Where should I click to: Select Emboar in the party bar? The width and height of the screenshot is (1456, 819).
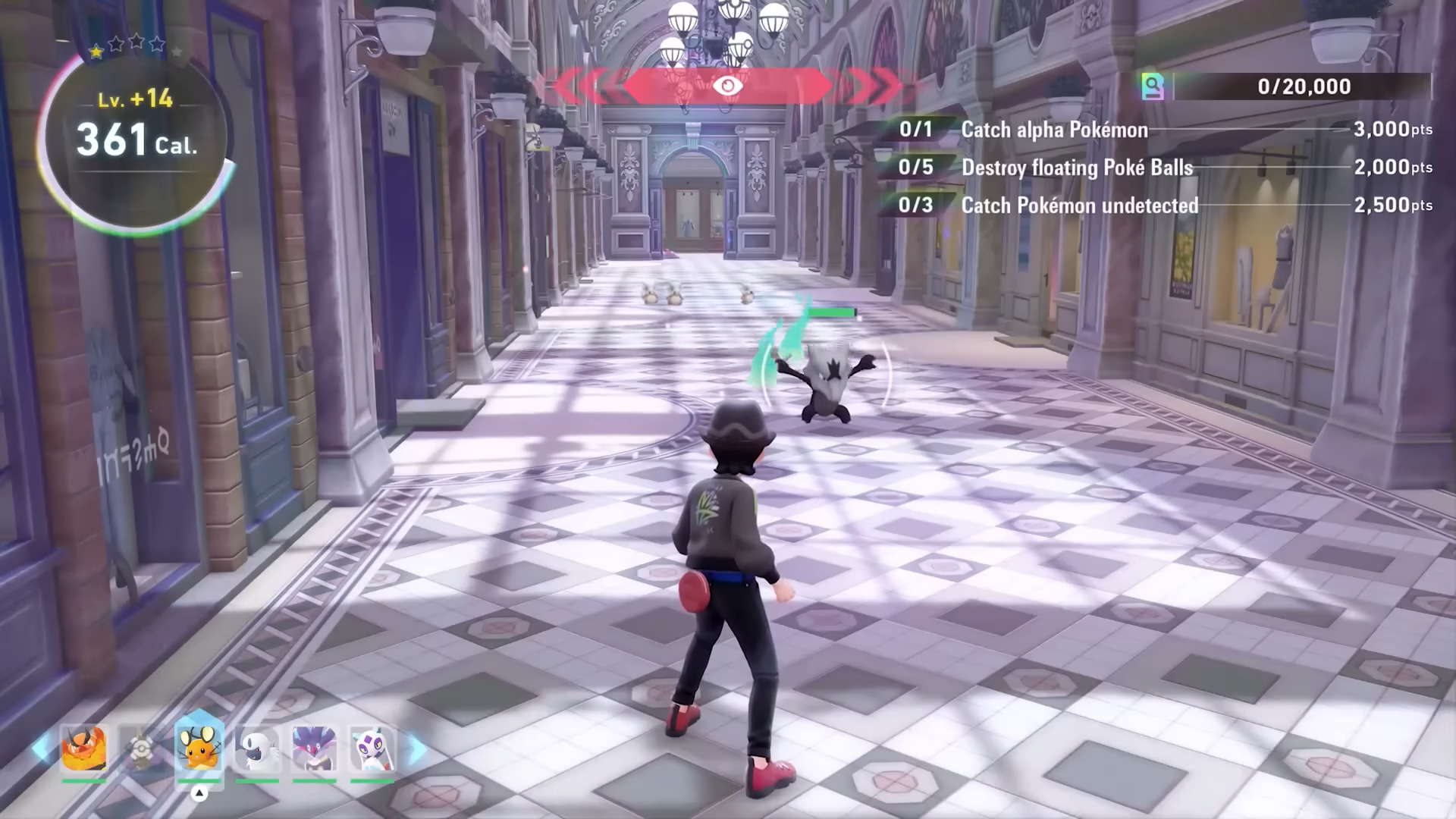[x=83, y=748]
